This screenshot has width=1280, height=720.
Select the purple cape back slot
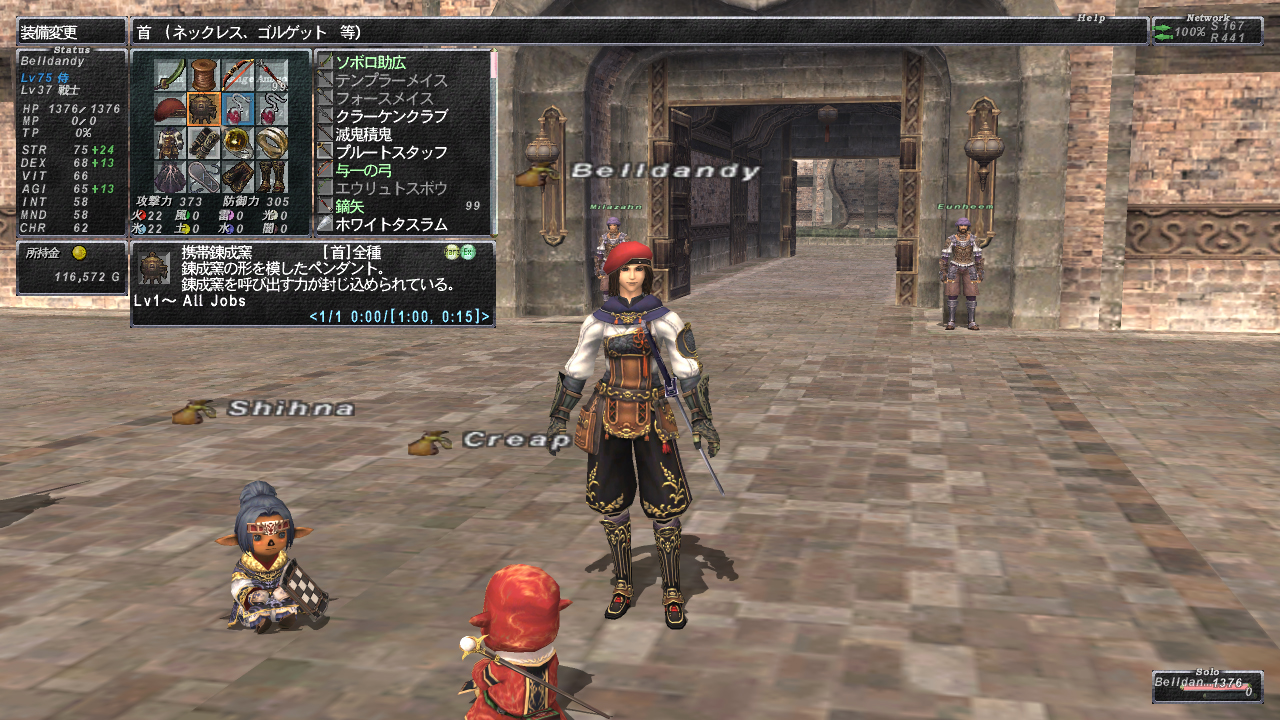[171, 177]
